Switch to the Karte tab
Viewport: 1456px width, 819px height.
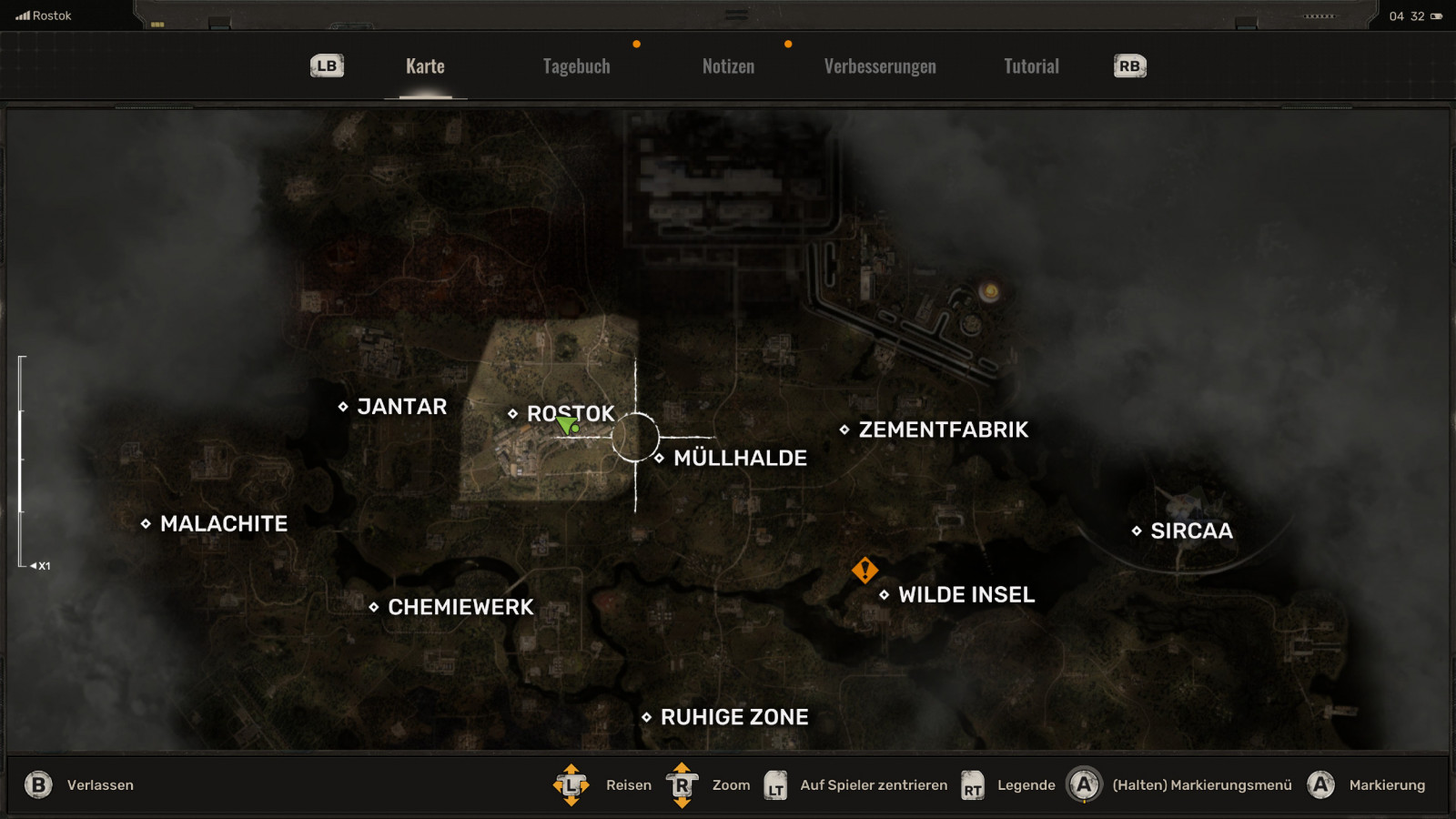[425, 66]
